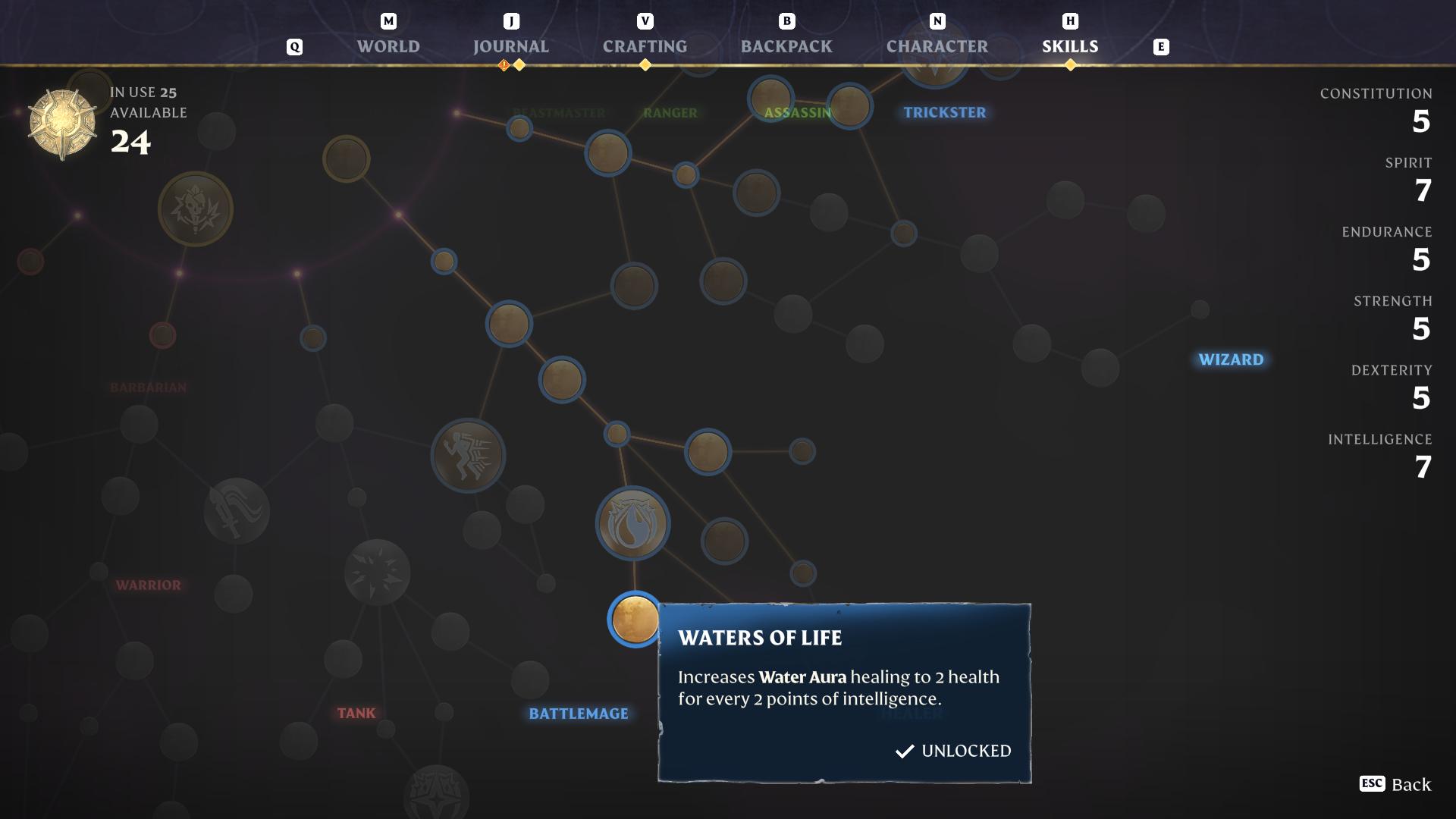Go to the Crafting tab
The width and height of the screenshot is (1456, 819).
[x=645, y=46]
